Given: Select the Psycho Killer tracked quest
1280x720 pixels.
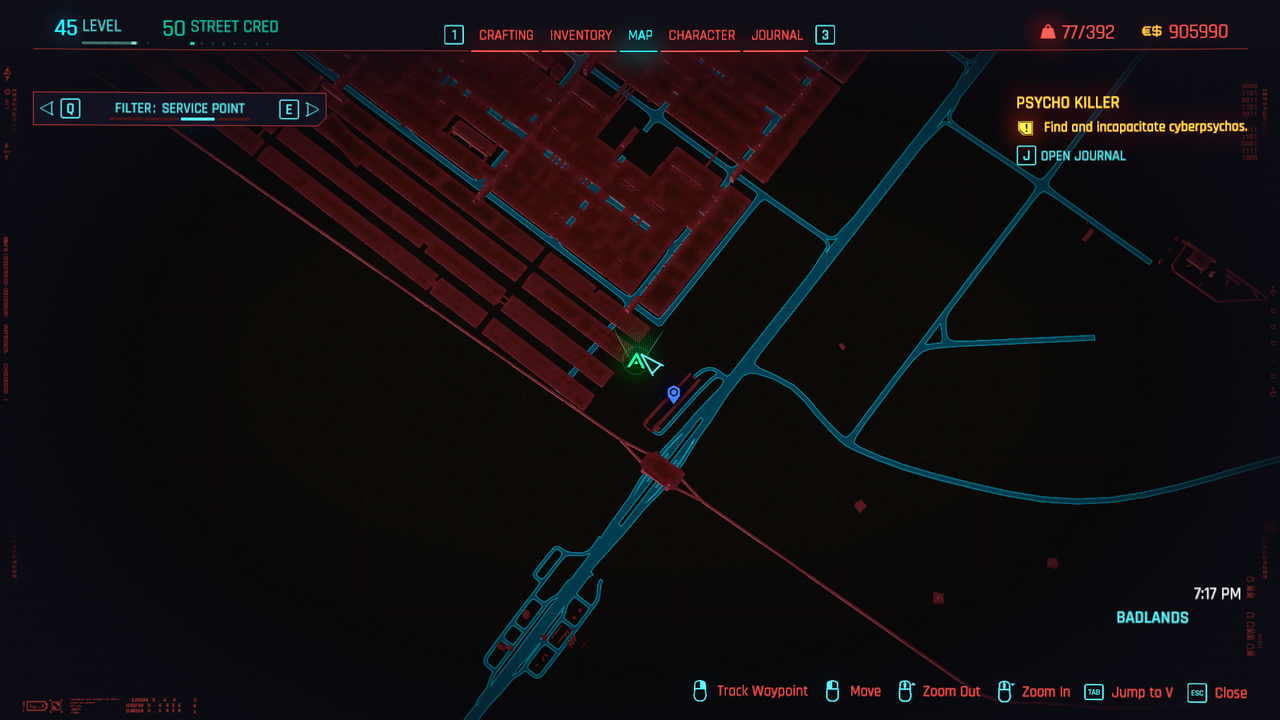Looking at the screenshot, I should click(1067, 103).
